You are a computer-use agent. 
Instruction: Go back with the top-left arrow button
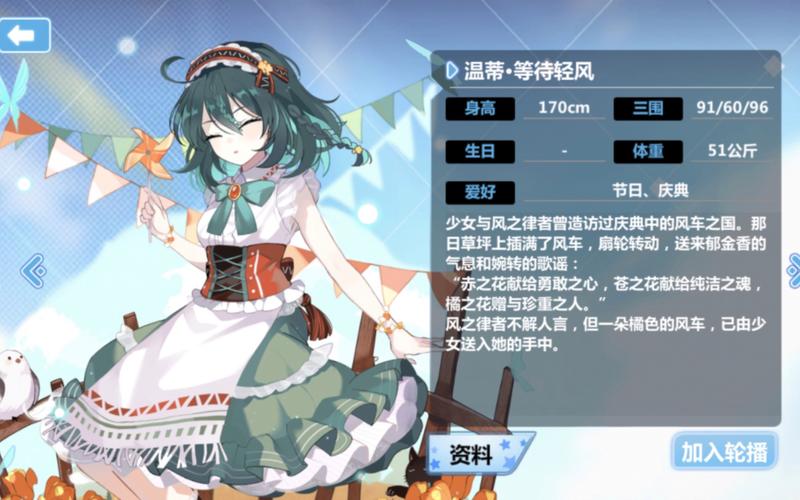24,35
